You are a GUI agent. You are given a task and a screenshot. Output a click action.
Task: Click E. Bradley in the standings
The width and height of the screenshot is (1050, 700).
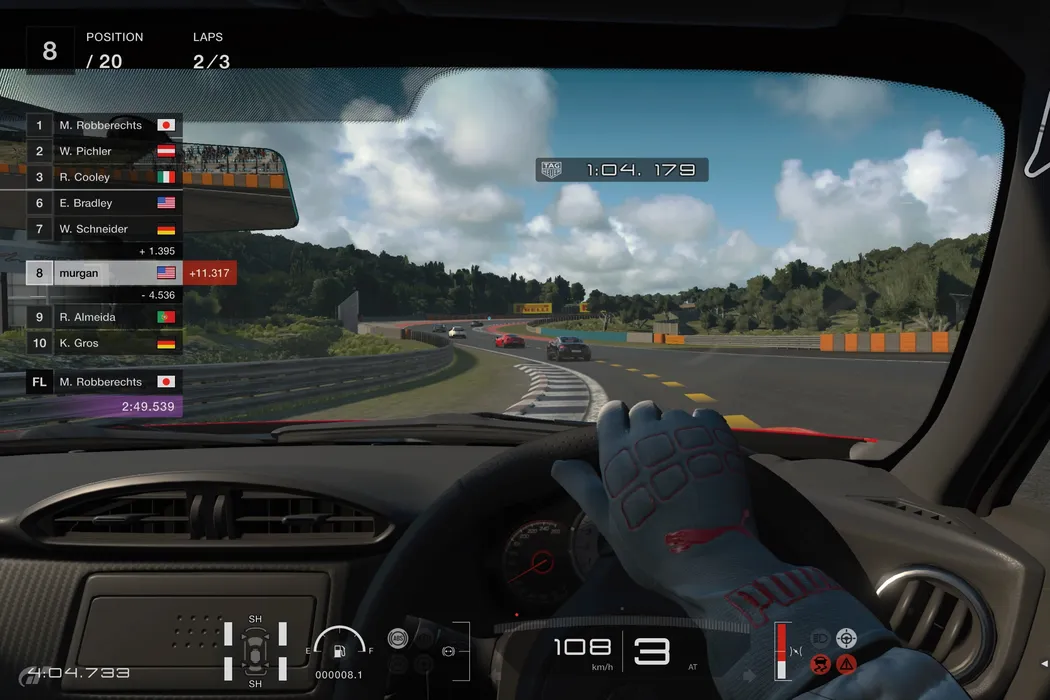(102, 203)
